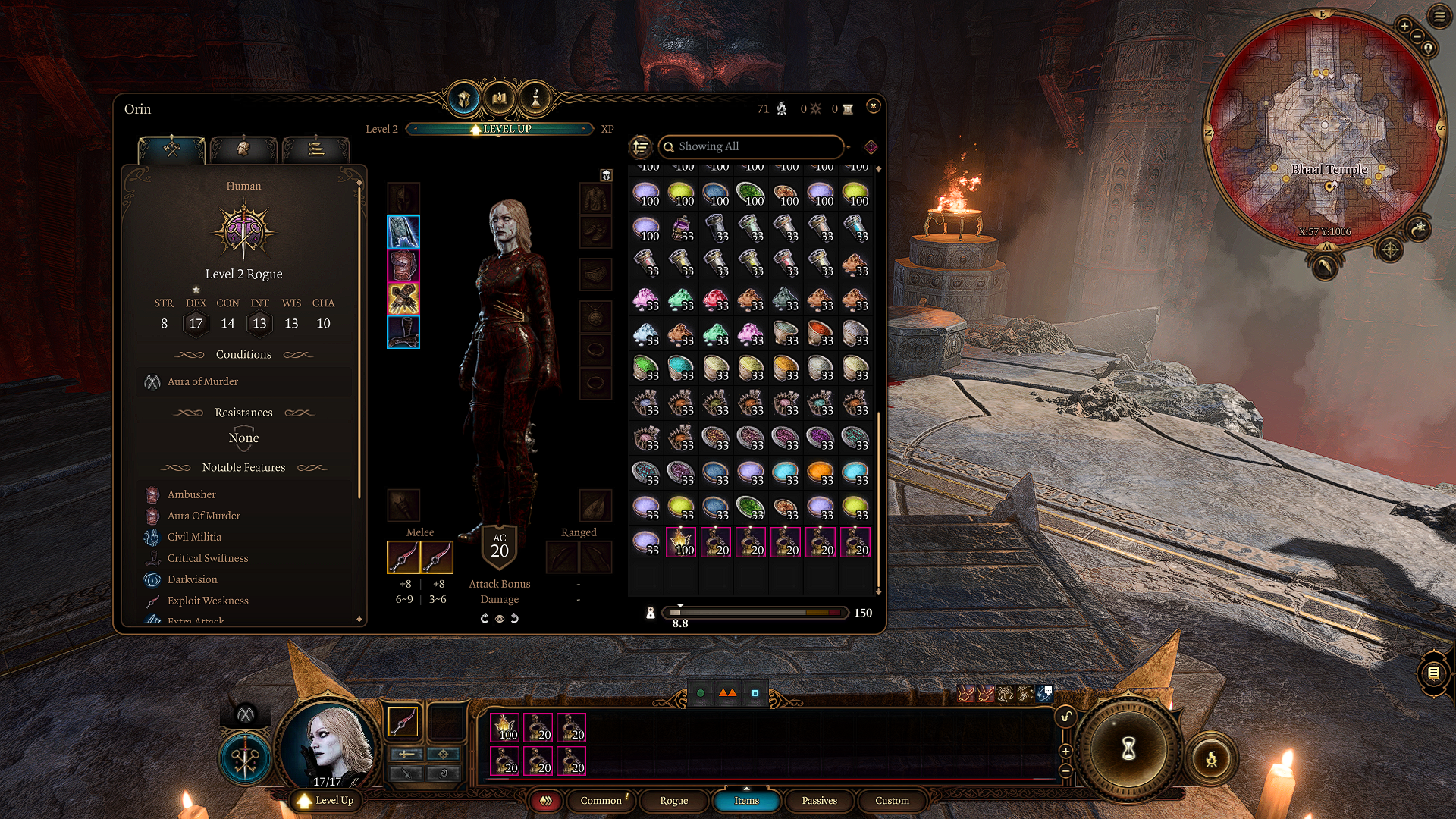Screen dimensions: 1456x819
Task: Select the Aura of Murder condition
Action: point(202,381)
